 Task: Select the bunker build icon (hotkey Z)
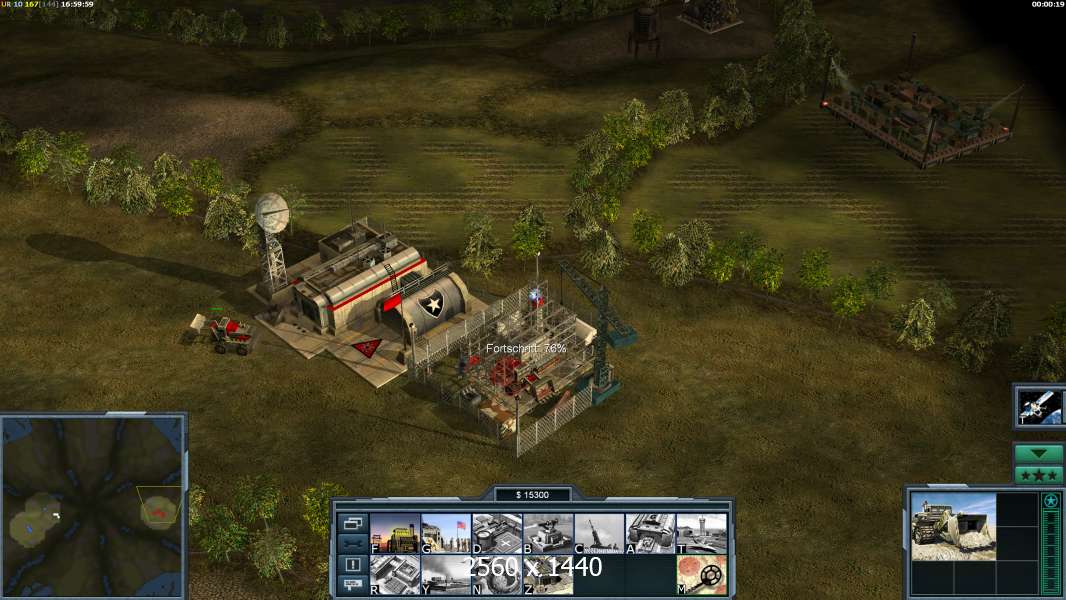[548, 575]
